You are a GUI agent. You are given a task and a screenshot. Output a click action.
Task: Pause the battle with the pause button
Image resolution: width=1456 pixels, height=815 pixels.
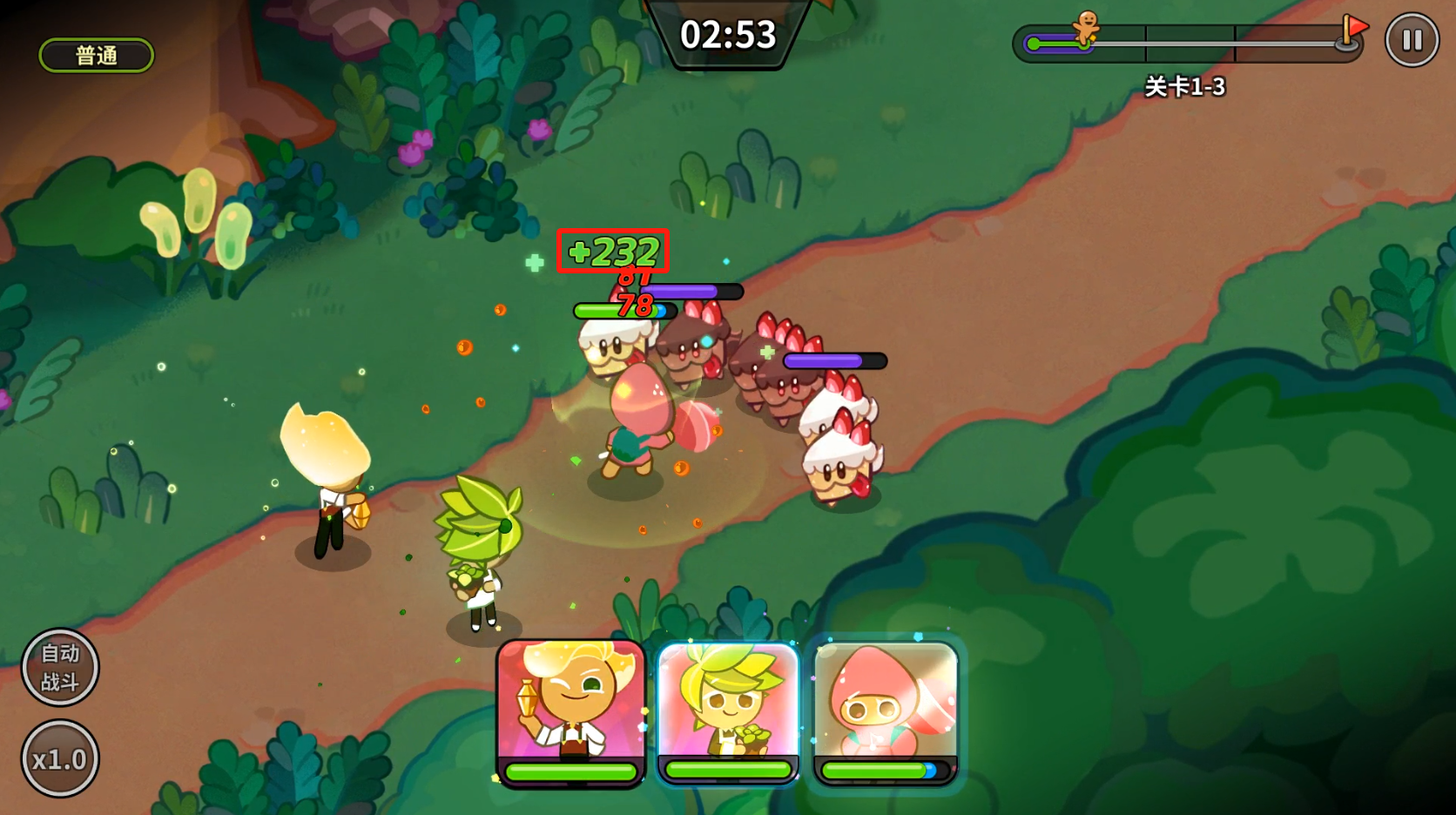pos(1412,40)
